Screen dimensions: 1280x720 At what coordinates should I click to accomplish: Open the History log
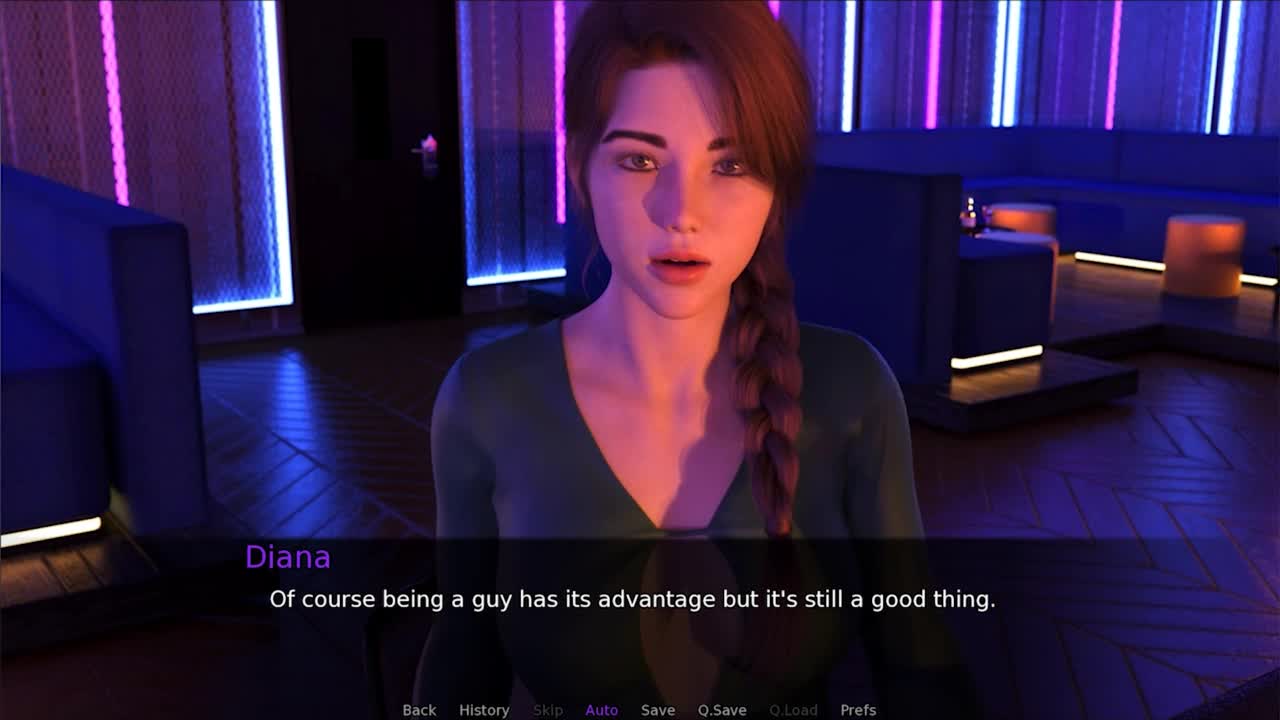pos(484,710)
